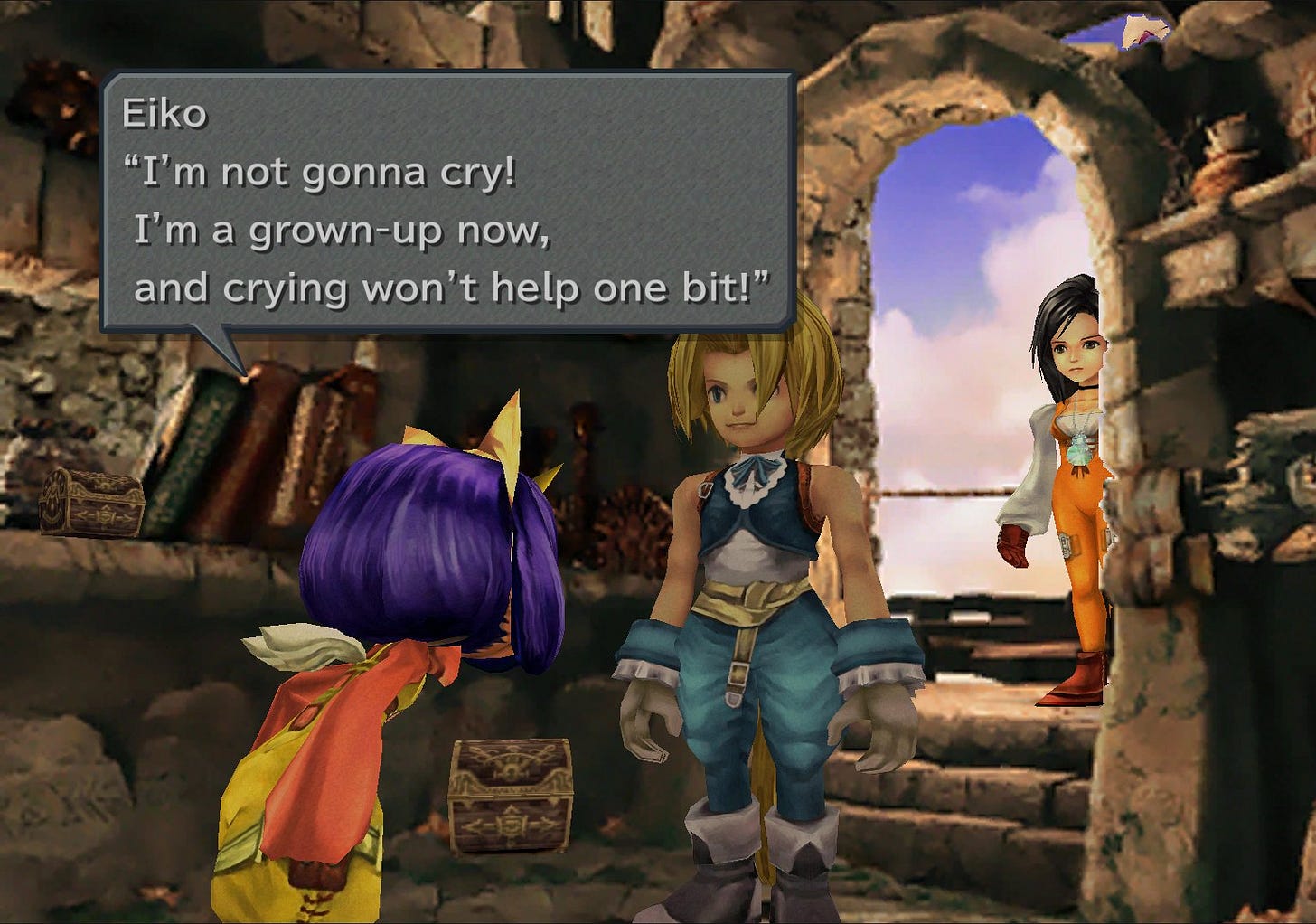
Task: Select Zidane's blue vest
Action: tap(750, 506)
